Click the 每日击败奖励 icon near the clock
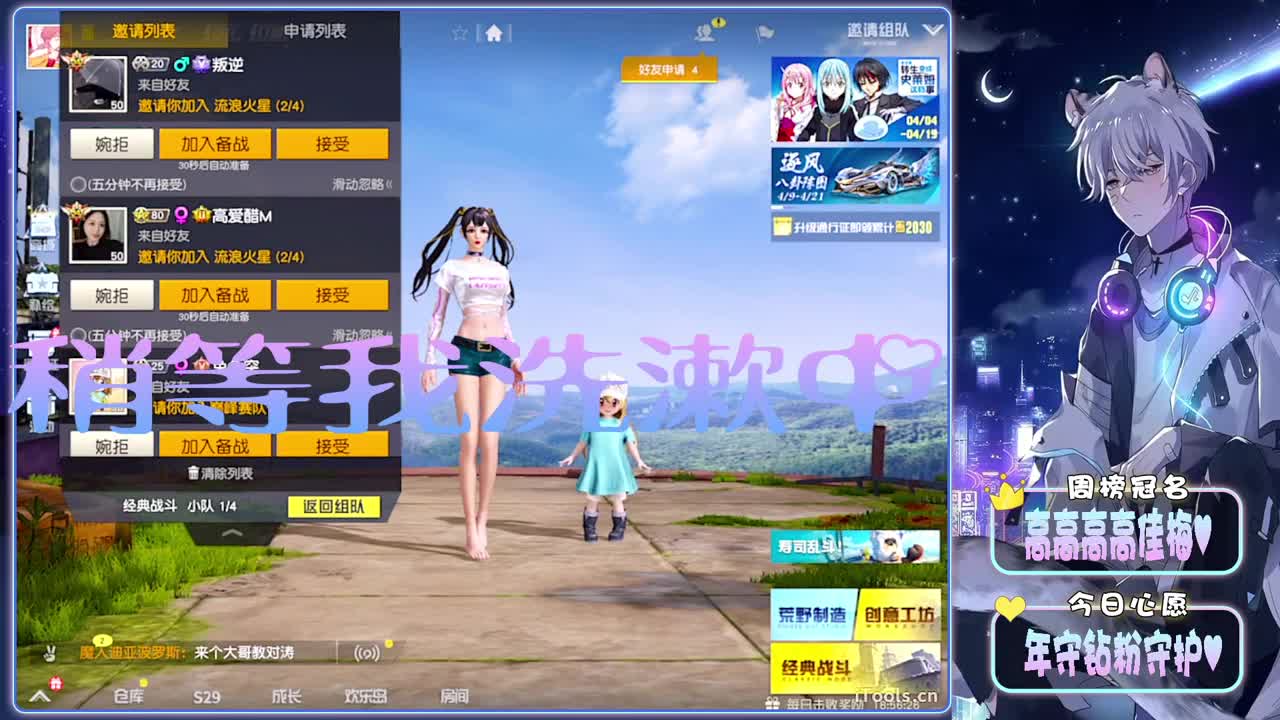The height and width of the screenshot is (720, 1280). coord(772,702)
